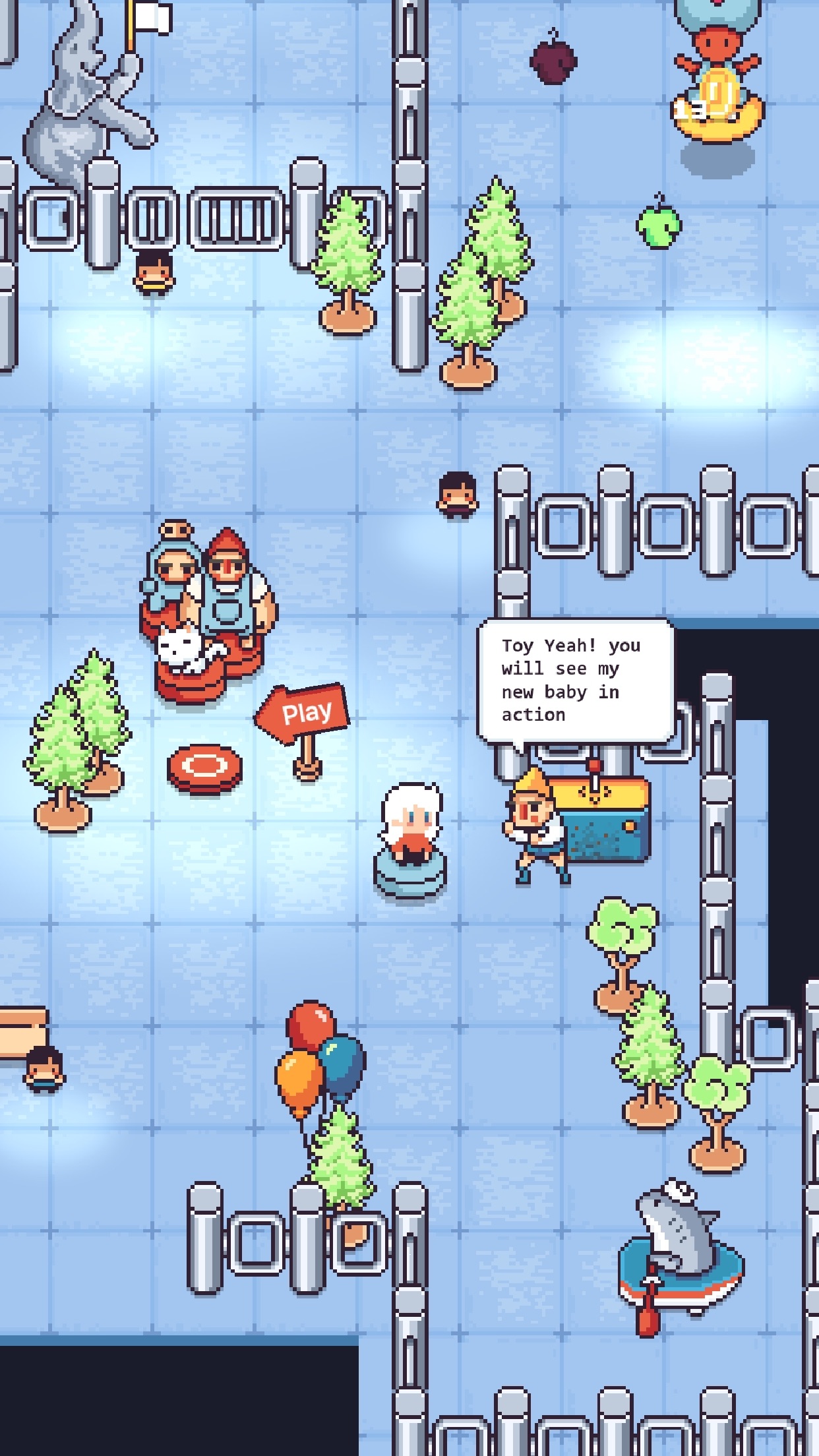Viewport: 819px width, 1456px height.
Task: Tap the "Toy Yeah!" speech bubble
Action: click(x=575, y=681)
